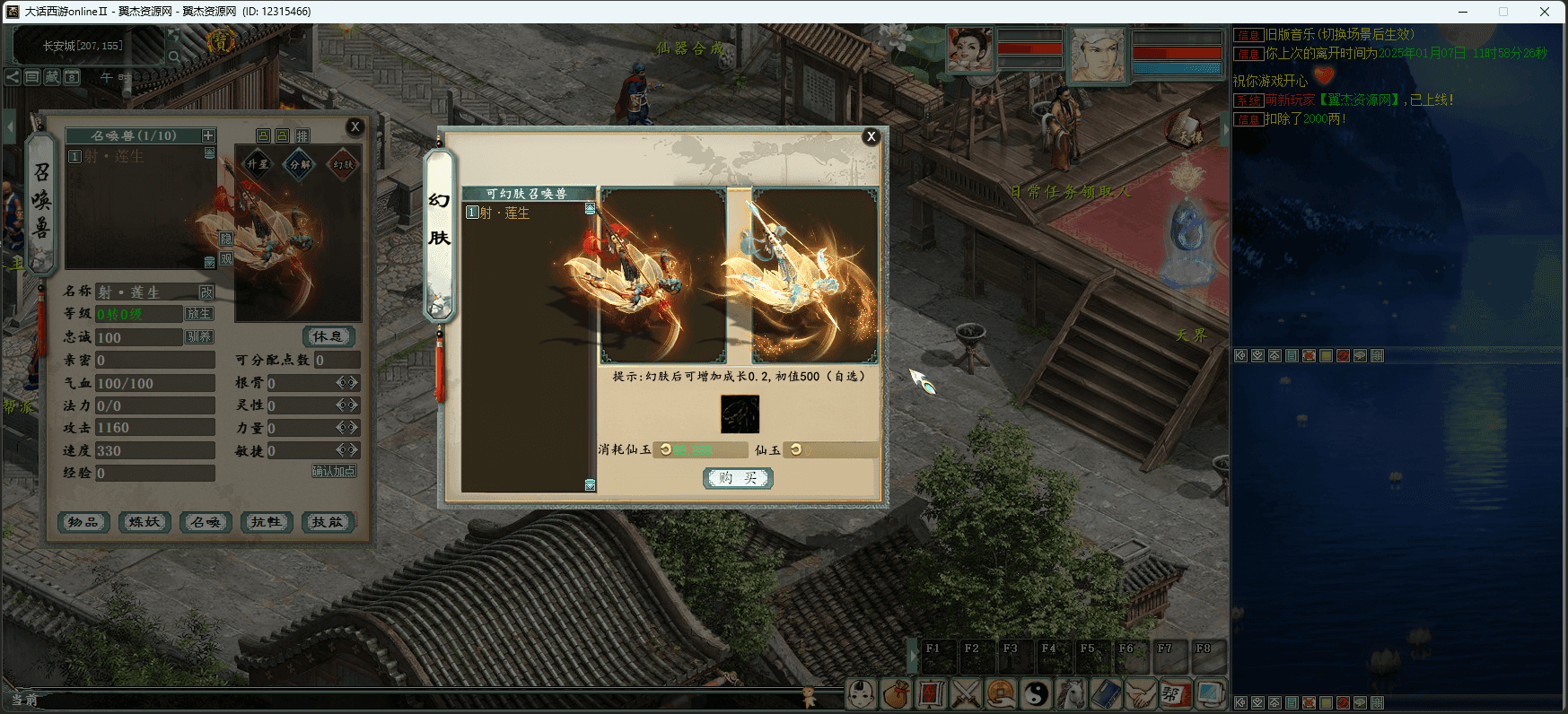Image resolution: width=1568 pixels, height=714 pixels.
Task: Open the 炼妖 tab
Action: [145, 522]
